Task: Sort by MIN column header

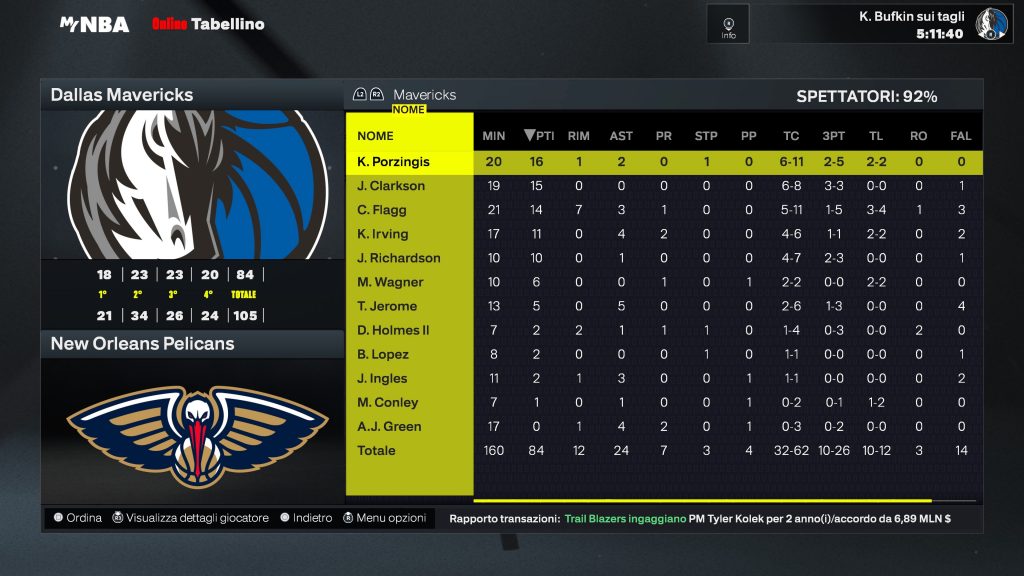Action: (x=494, y=136)
